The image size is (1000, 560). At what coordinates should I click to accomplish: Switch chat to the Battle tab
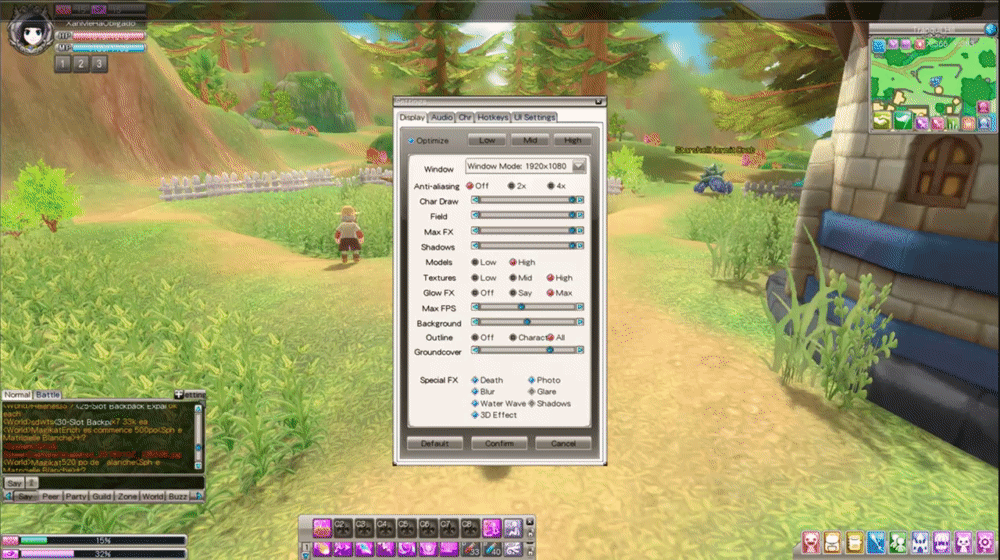click(x=48, y=395)
